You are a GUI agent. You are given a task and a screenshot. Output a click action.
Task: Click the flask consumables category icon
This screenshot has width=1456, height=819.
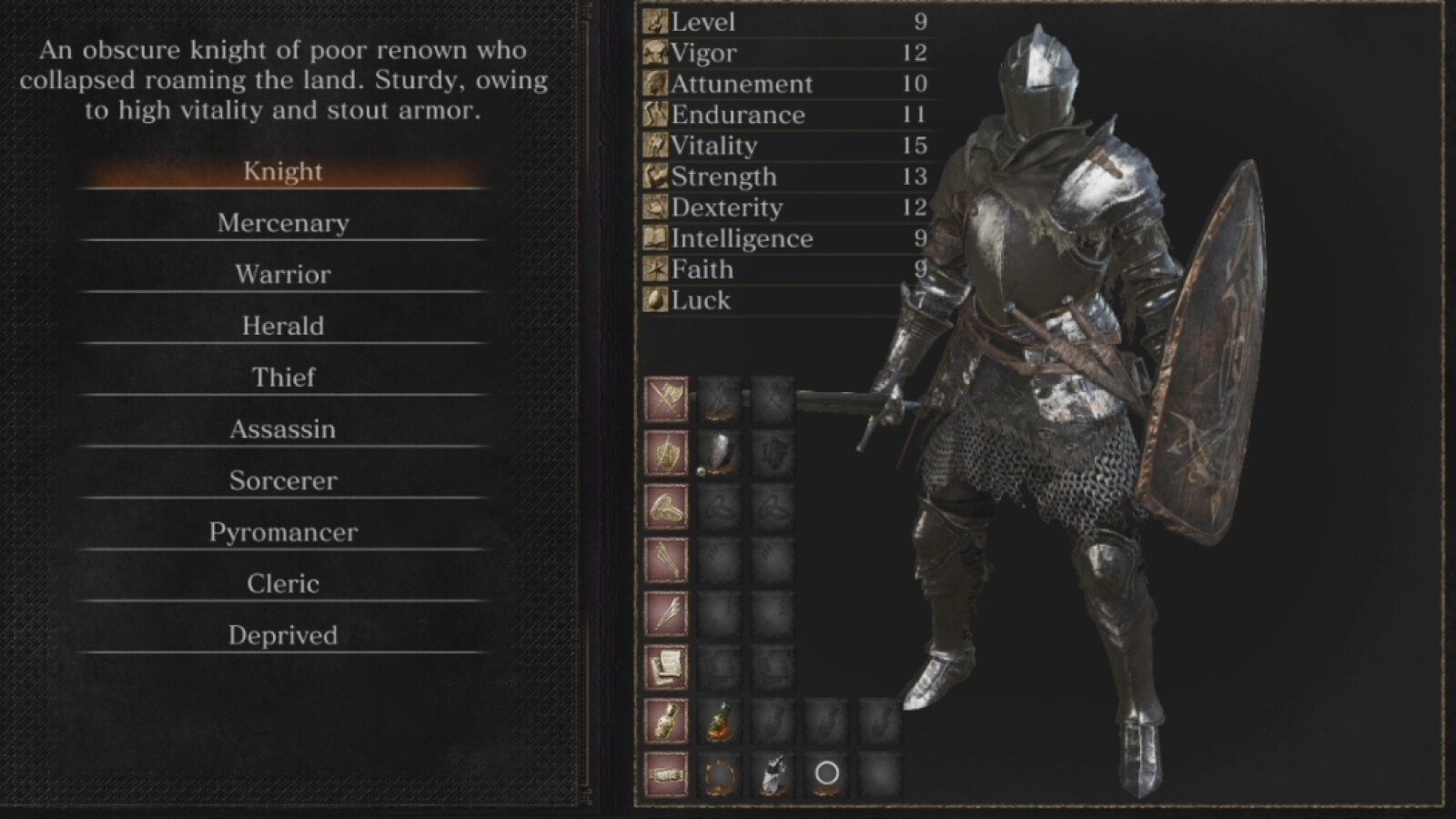click(666, 722)
